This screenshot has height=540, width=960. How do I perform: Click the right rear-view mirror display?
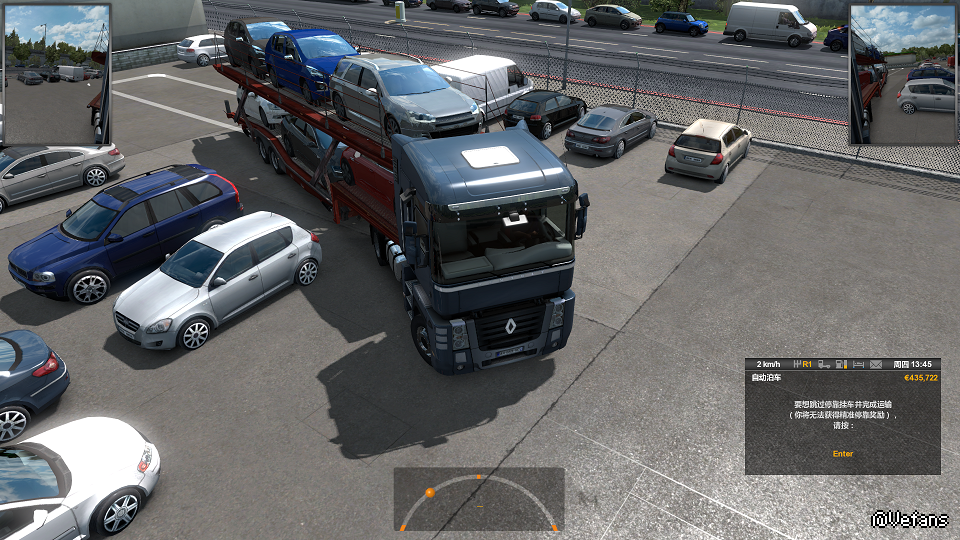(903, 74)
